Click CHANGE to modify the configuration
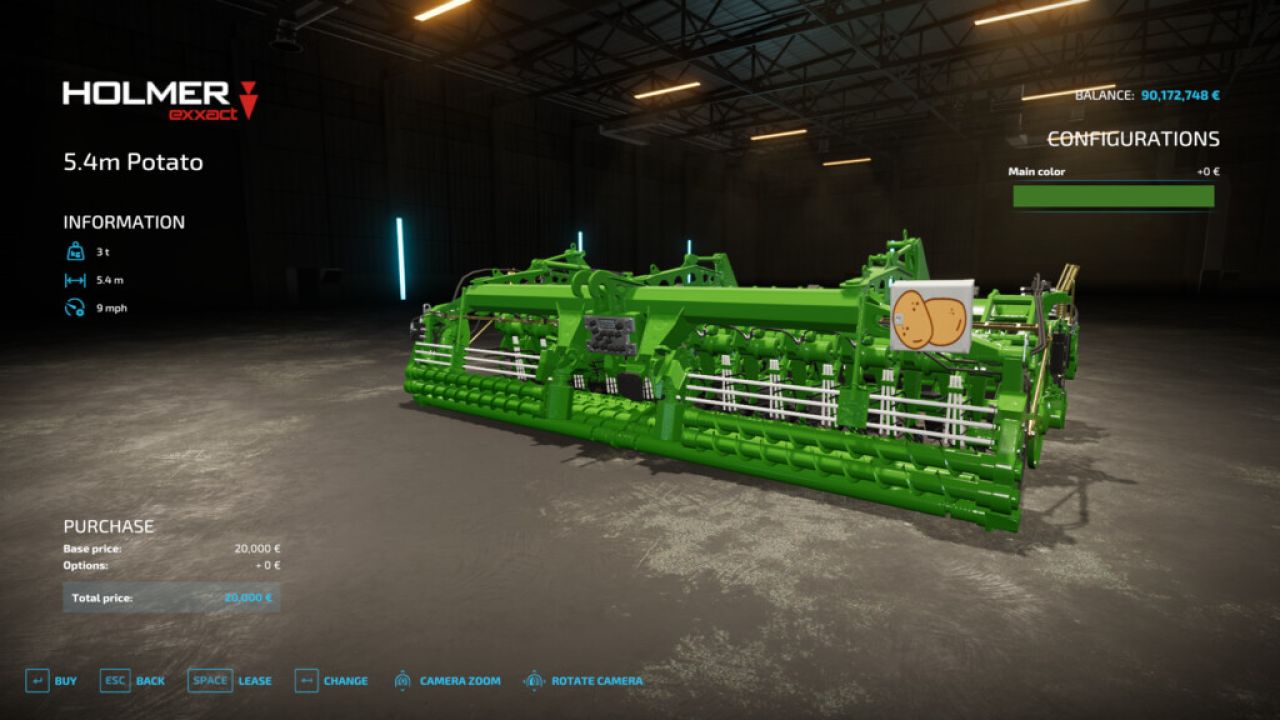This screenshot has height=720, width=1280. [x=346, y=680]
